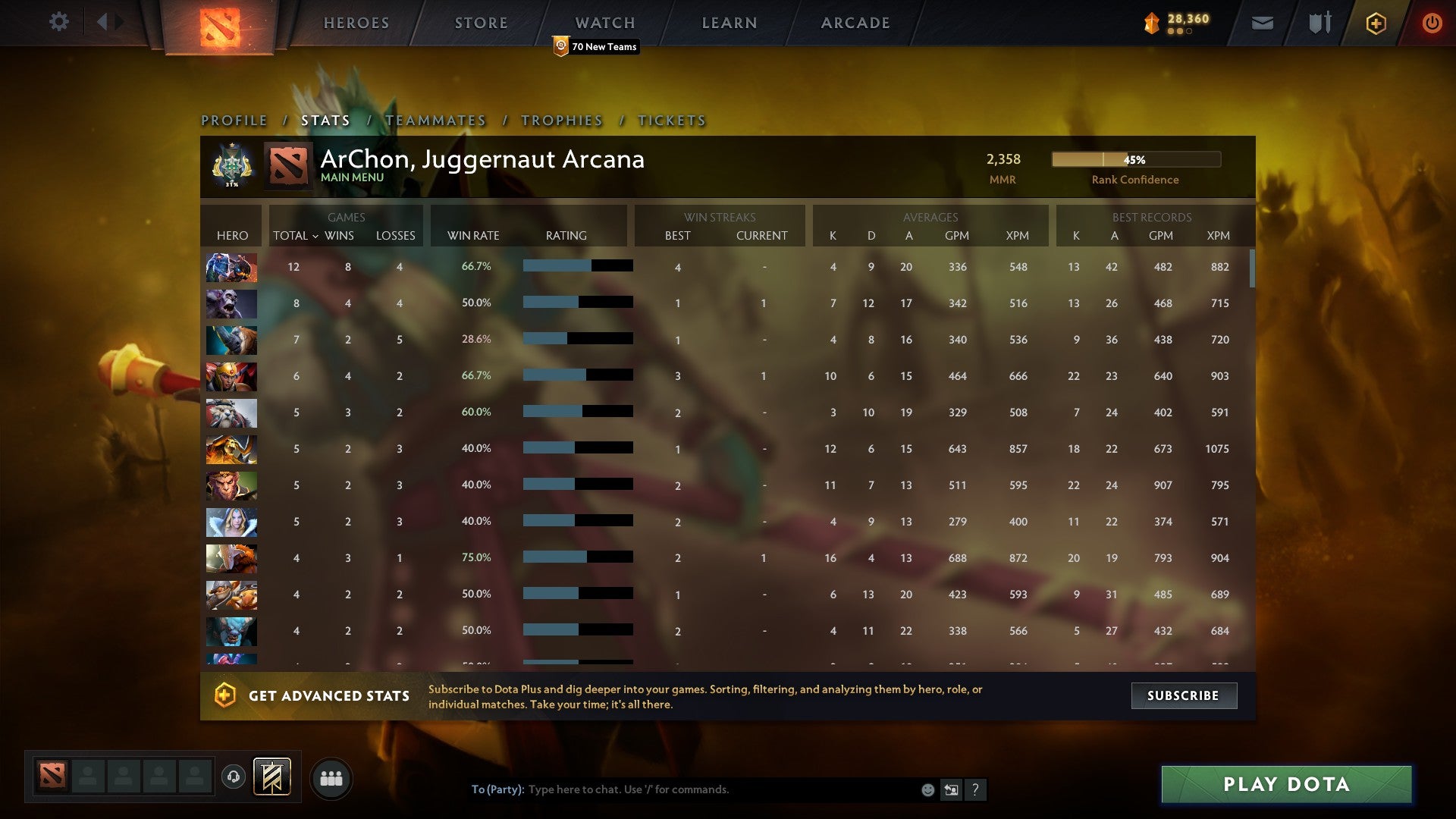Open the mail notifications icon
Viewport: 1456px width, 819px height.
point(1263,23)
